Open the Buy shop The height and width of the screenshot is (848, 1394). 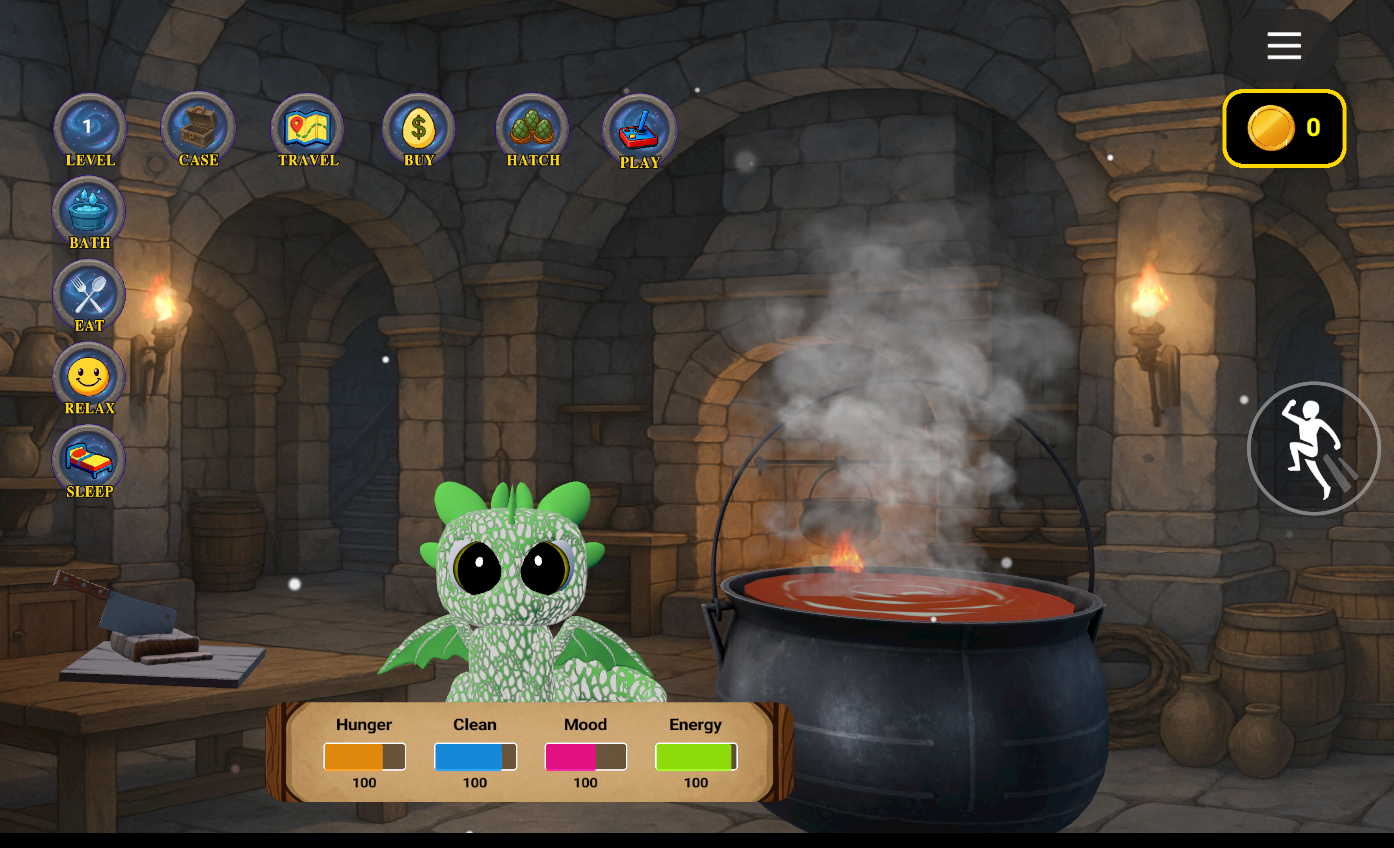(x=419, y=128)
